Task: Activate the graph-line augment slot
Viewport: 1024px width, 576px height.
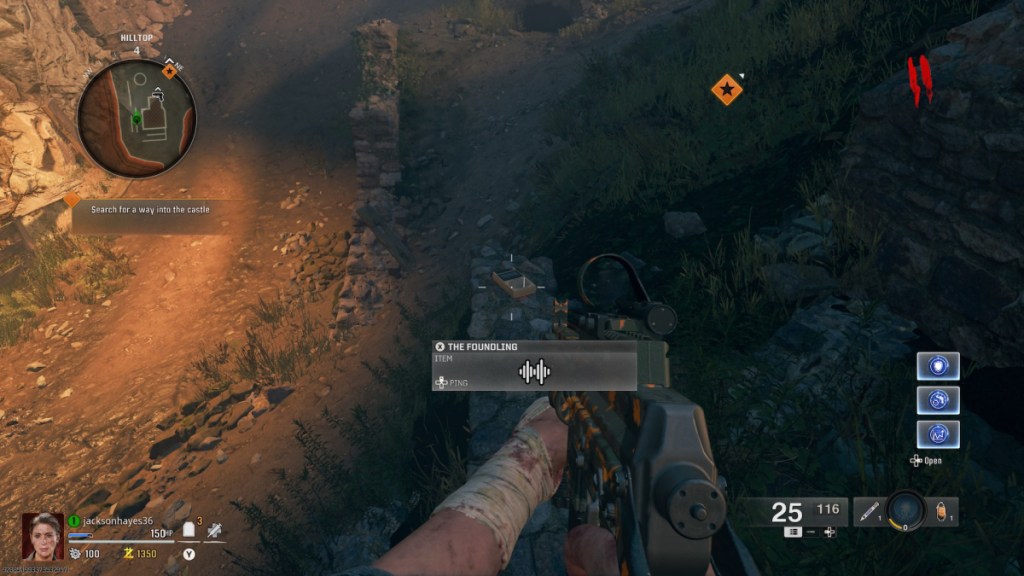Action: (938, 434)
